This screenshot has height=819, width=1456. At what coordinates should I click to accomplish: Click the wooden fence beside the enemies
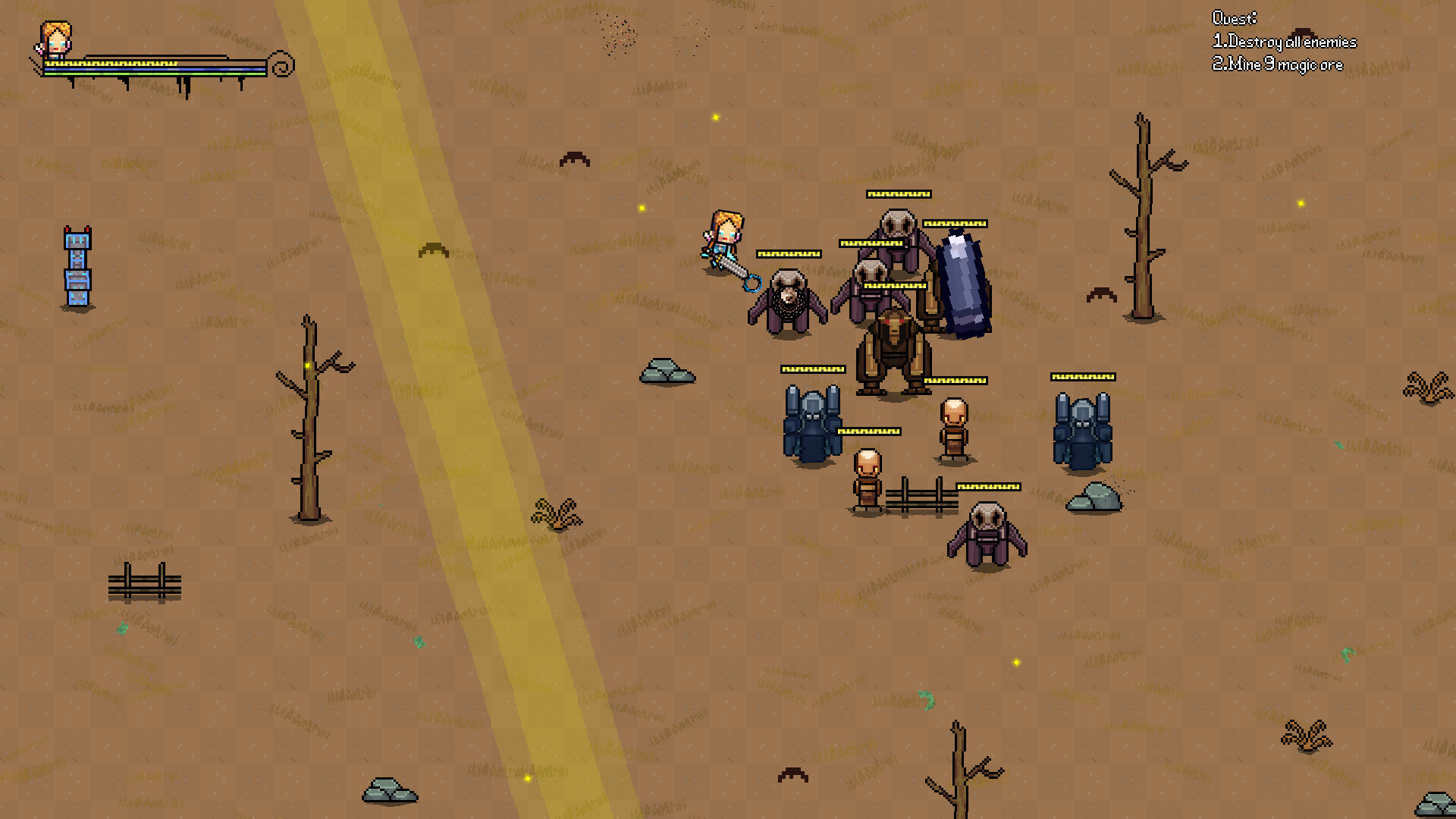[921, 497]
